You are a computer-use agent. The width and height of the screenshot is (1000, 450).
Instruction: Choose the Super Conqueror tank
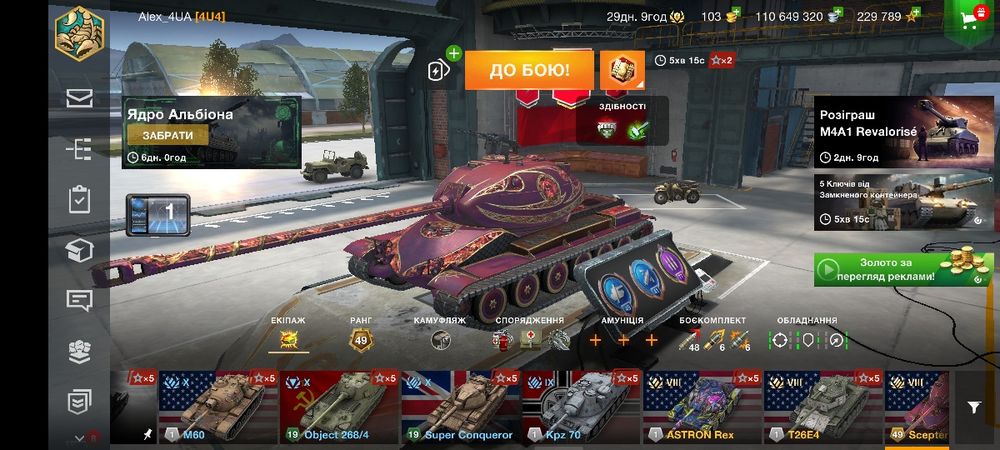459,407
